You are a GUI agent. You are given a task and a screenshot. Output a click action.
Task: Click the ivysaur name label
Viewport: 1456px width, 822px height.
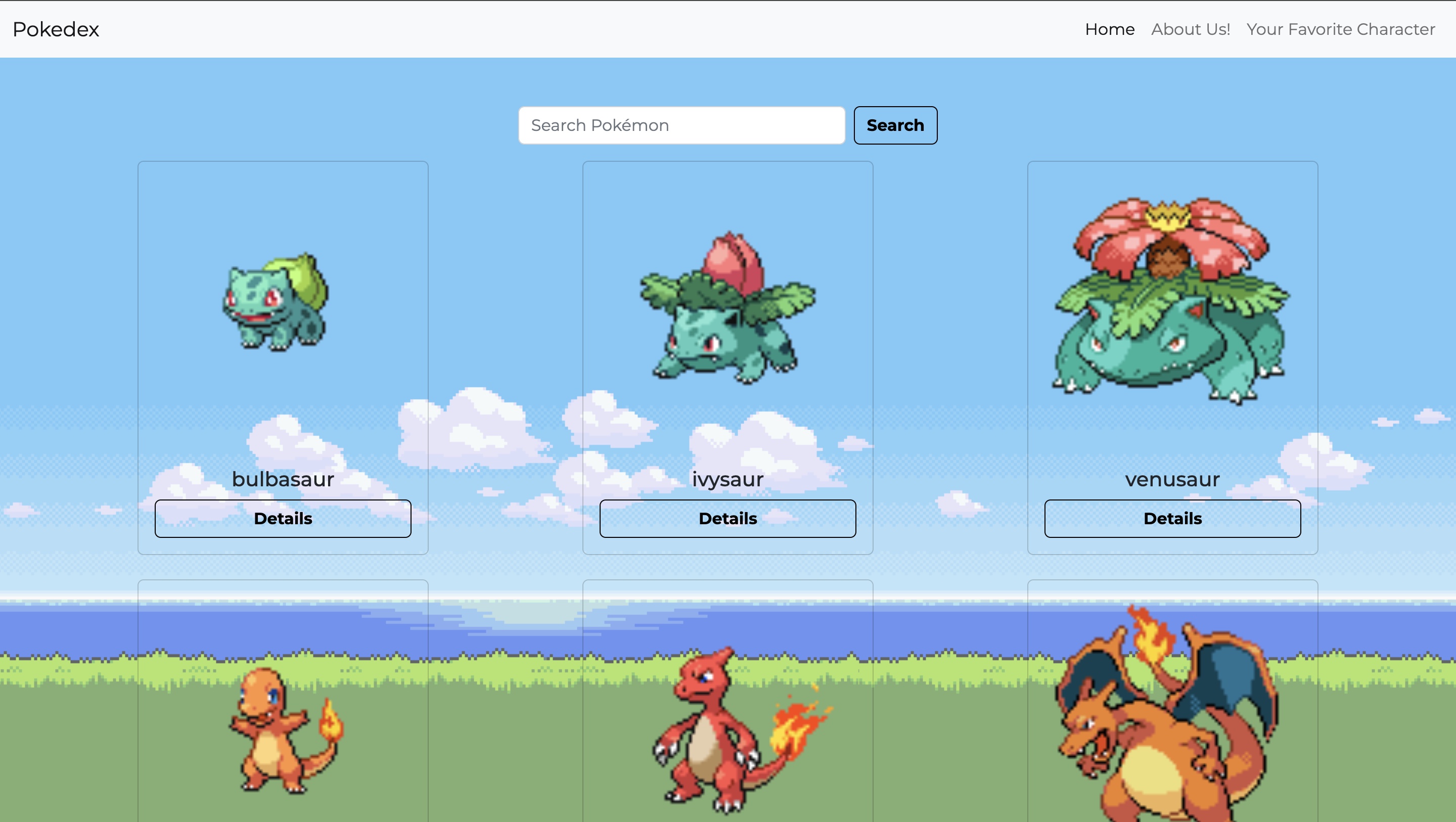(728, 479)
